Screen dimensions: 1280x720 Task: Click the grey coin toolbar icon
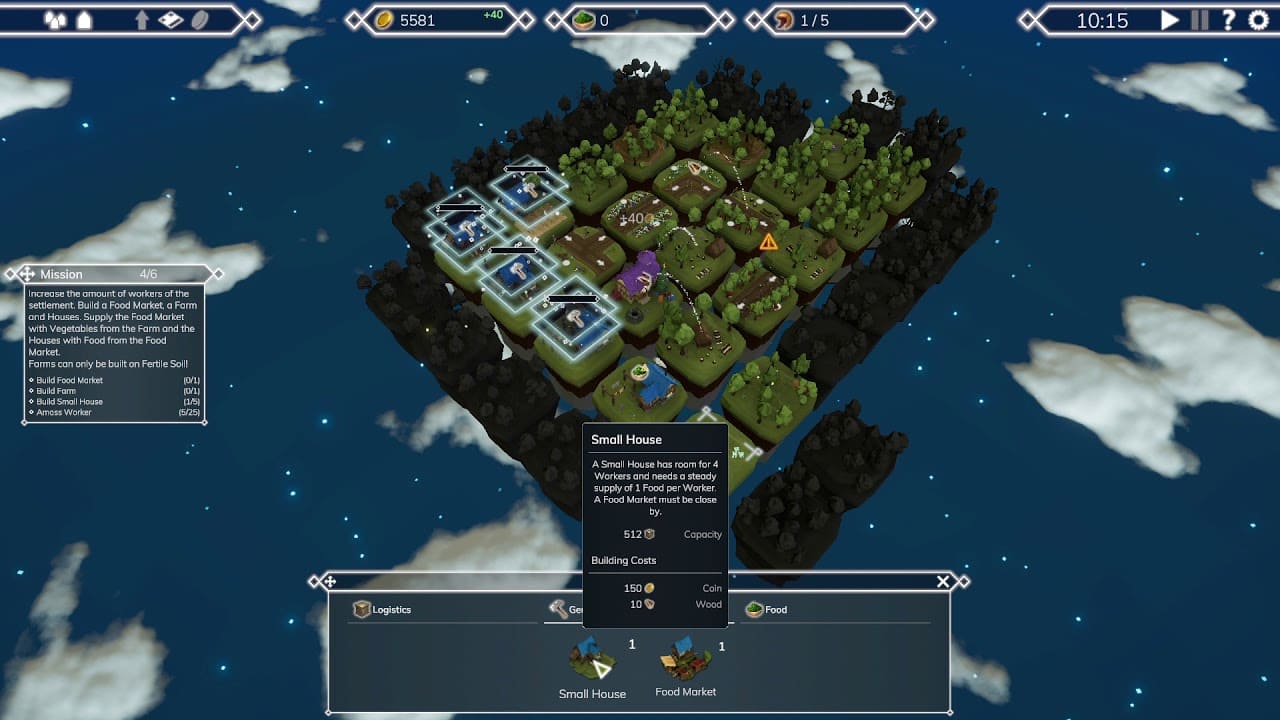tap(200, 20)
